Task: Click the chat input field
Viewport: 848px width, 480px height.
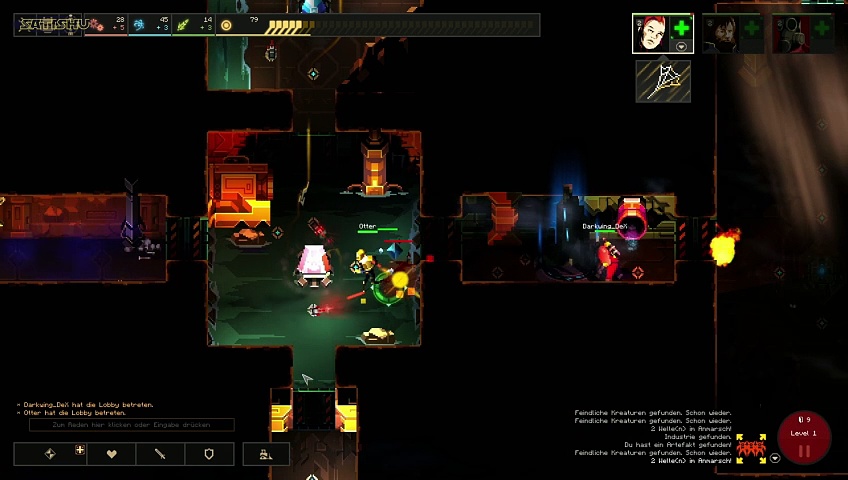Action: 132,425
